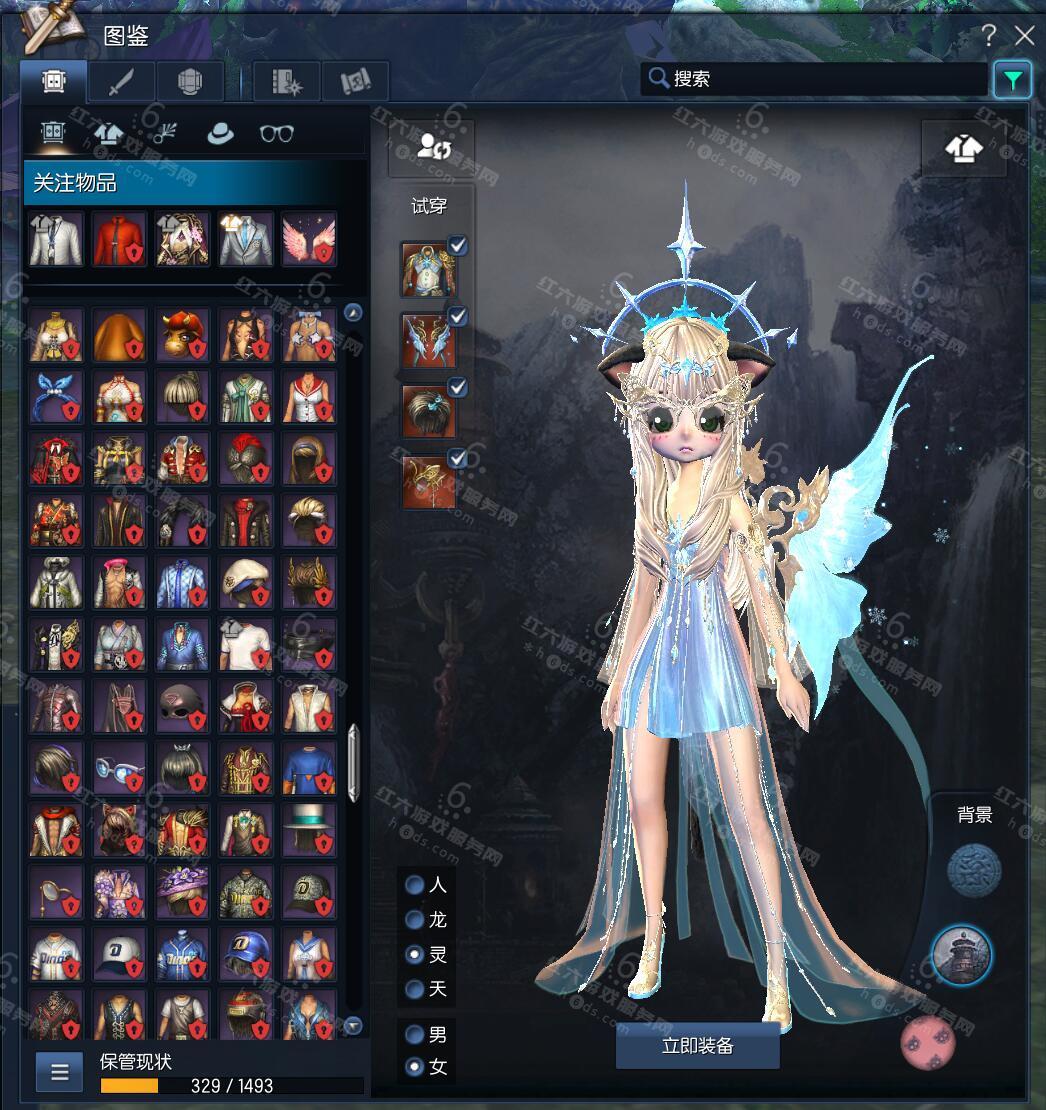Screen dimensions: 1046x1110
Task: Open the hamburger list menu button
Action: [59, 1072]
